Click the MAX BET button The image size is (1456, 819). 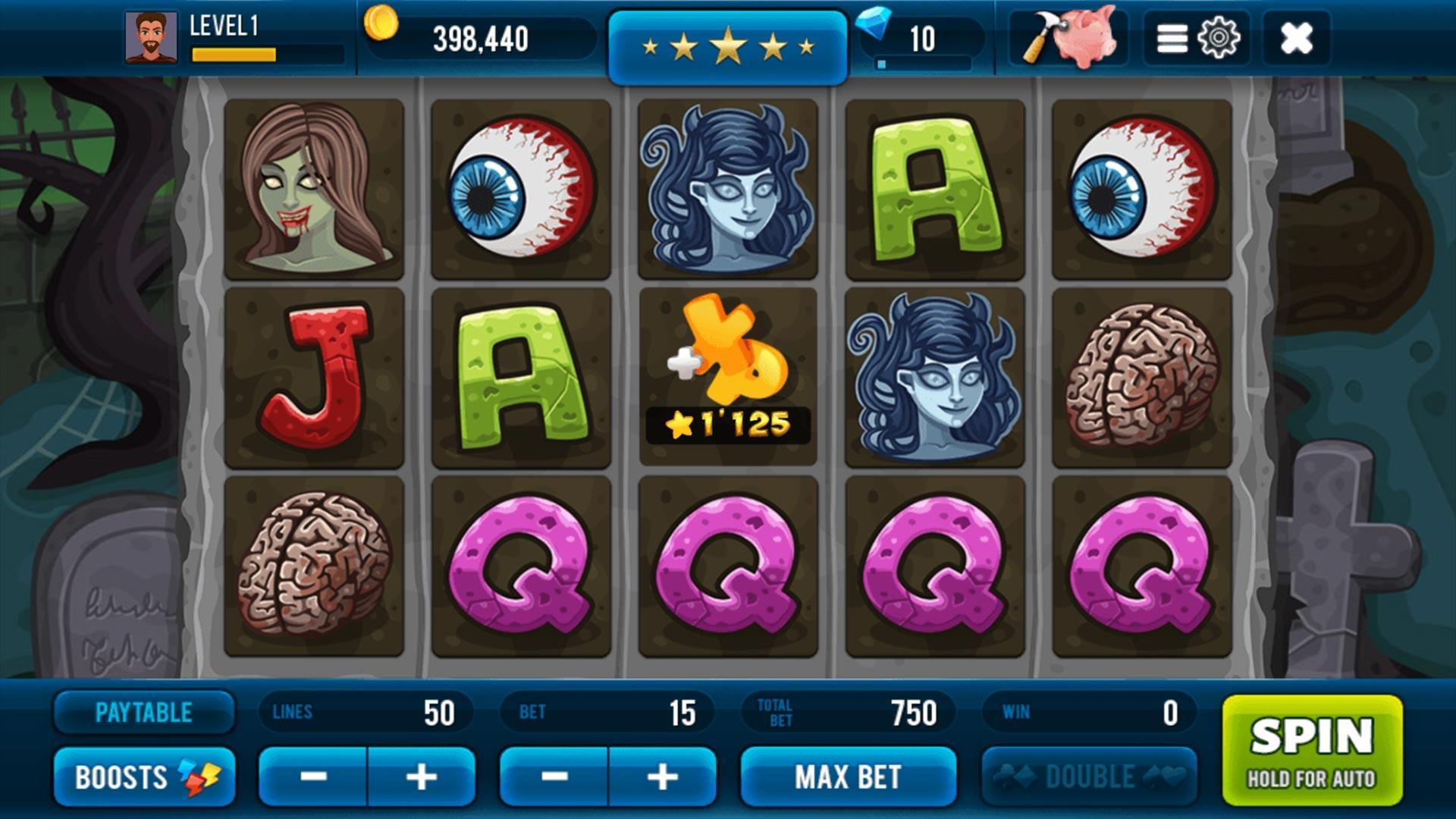tap(848, 777)
